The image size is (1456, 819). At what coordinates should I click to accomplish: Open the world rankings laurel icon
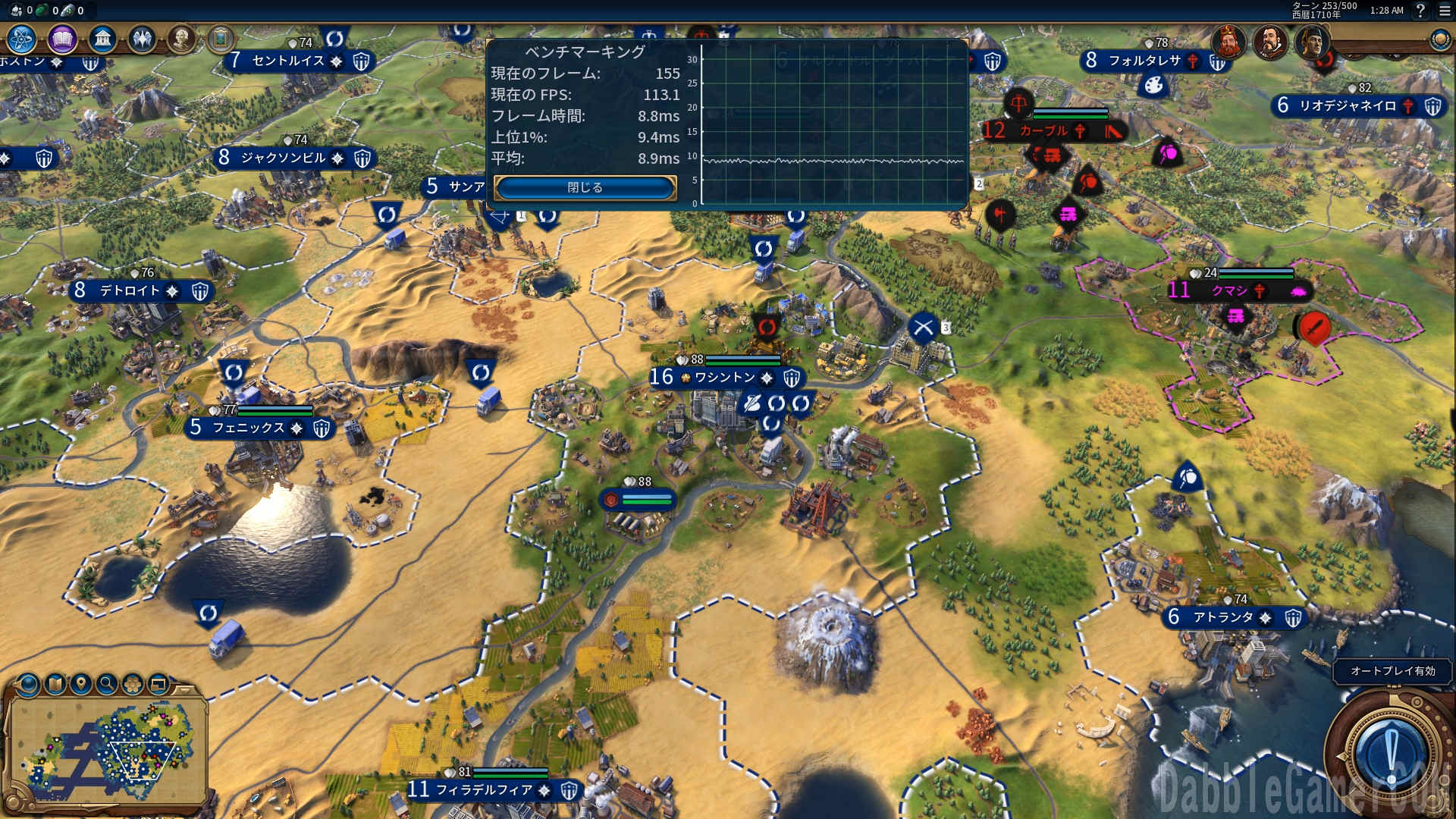1439,40
